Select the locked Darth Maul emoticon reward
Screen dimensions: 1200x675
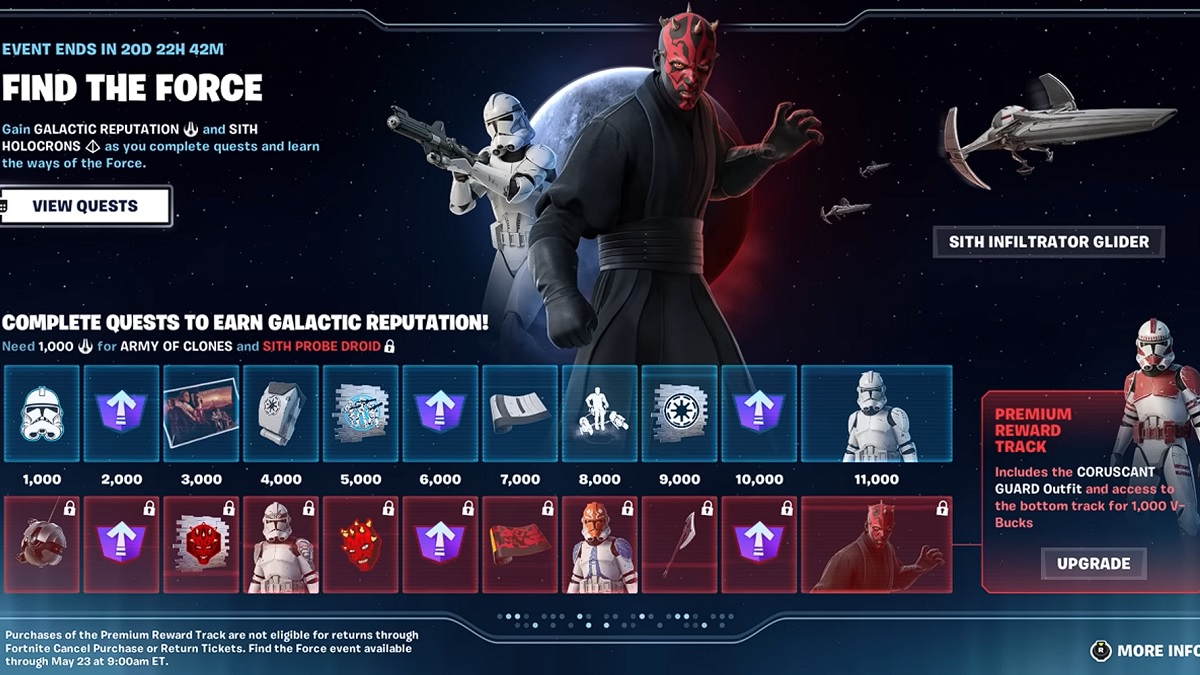pos(361,544)
